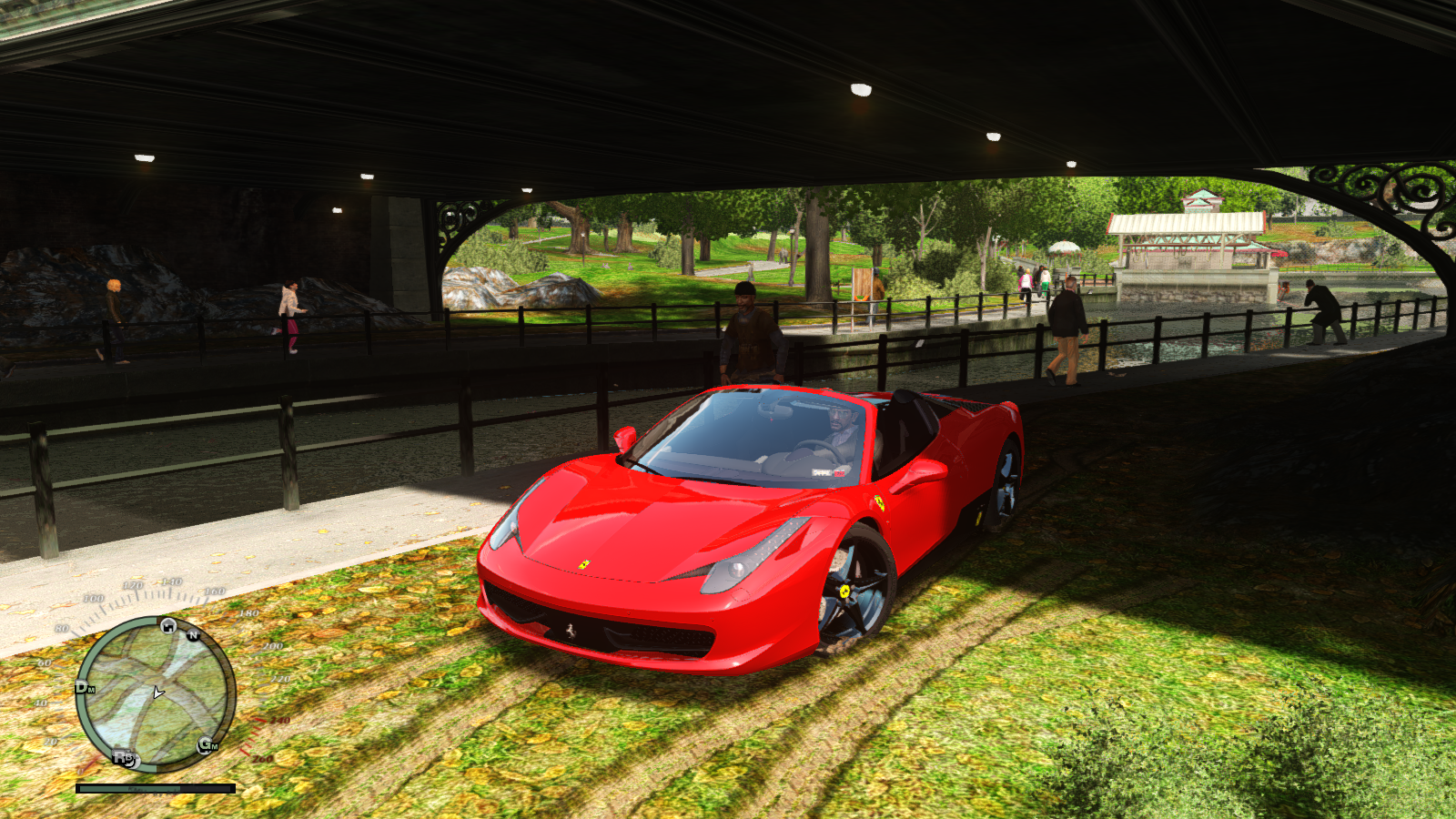The image size is (1456, 819).
Task: Click the white player arrow on the radar
Action: pyautogui.click(x=158, y=693)
